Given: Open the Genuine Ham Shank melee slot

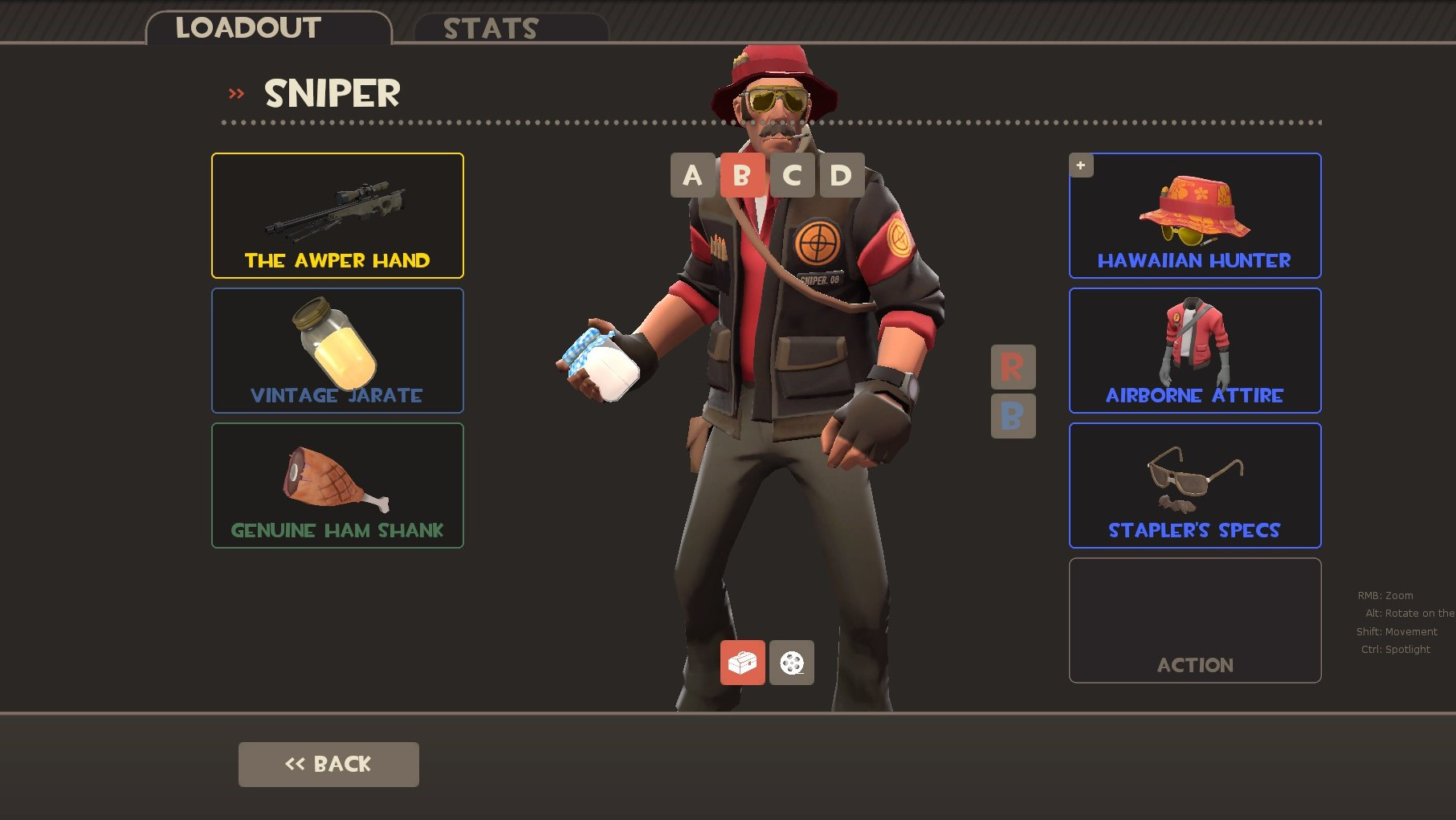Looking at the screenshot, I should coord(336,485).
